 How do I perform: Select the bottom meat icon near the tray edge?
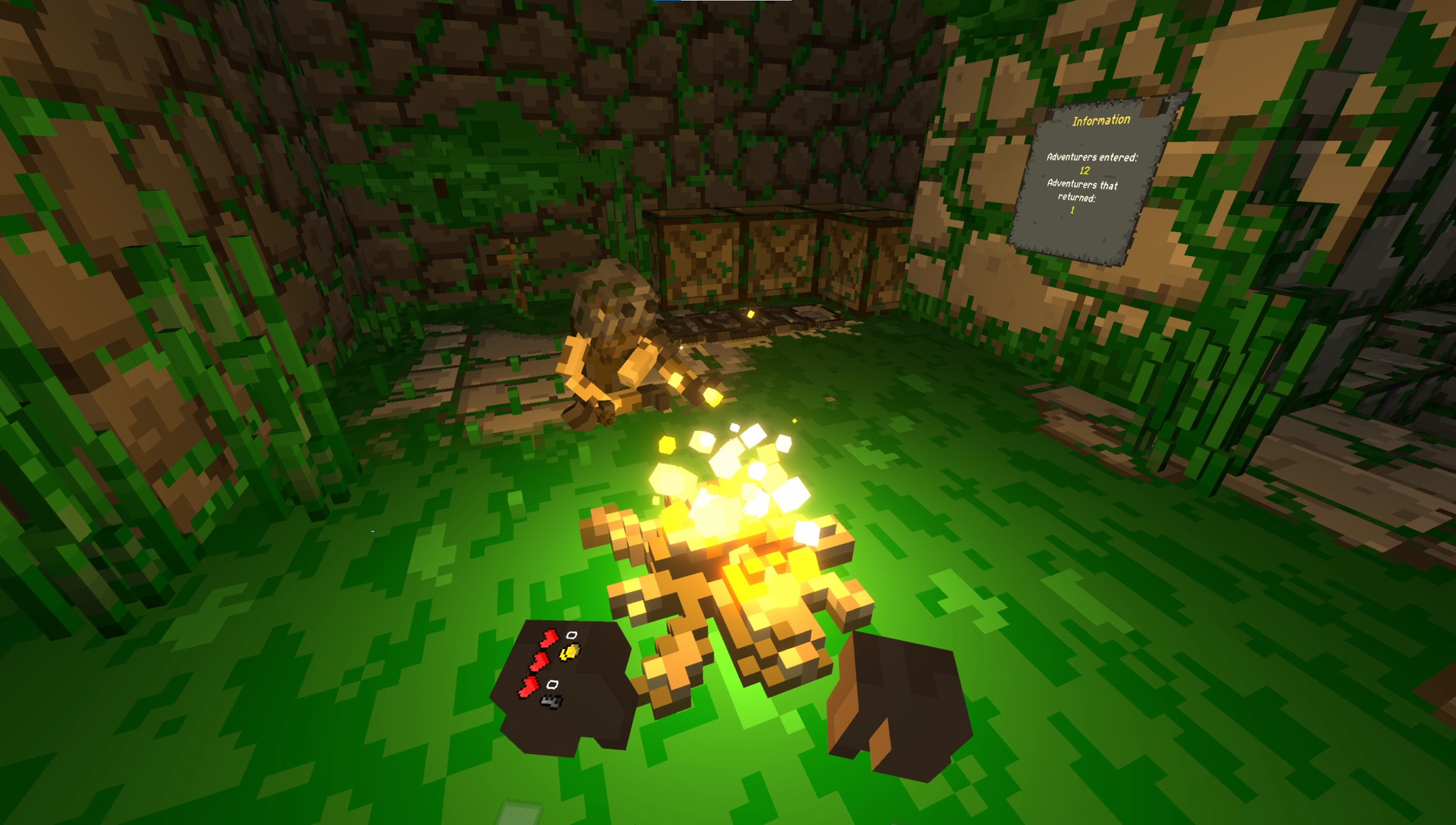pos(529,687)
